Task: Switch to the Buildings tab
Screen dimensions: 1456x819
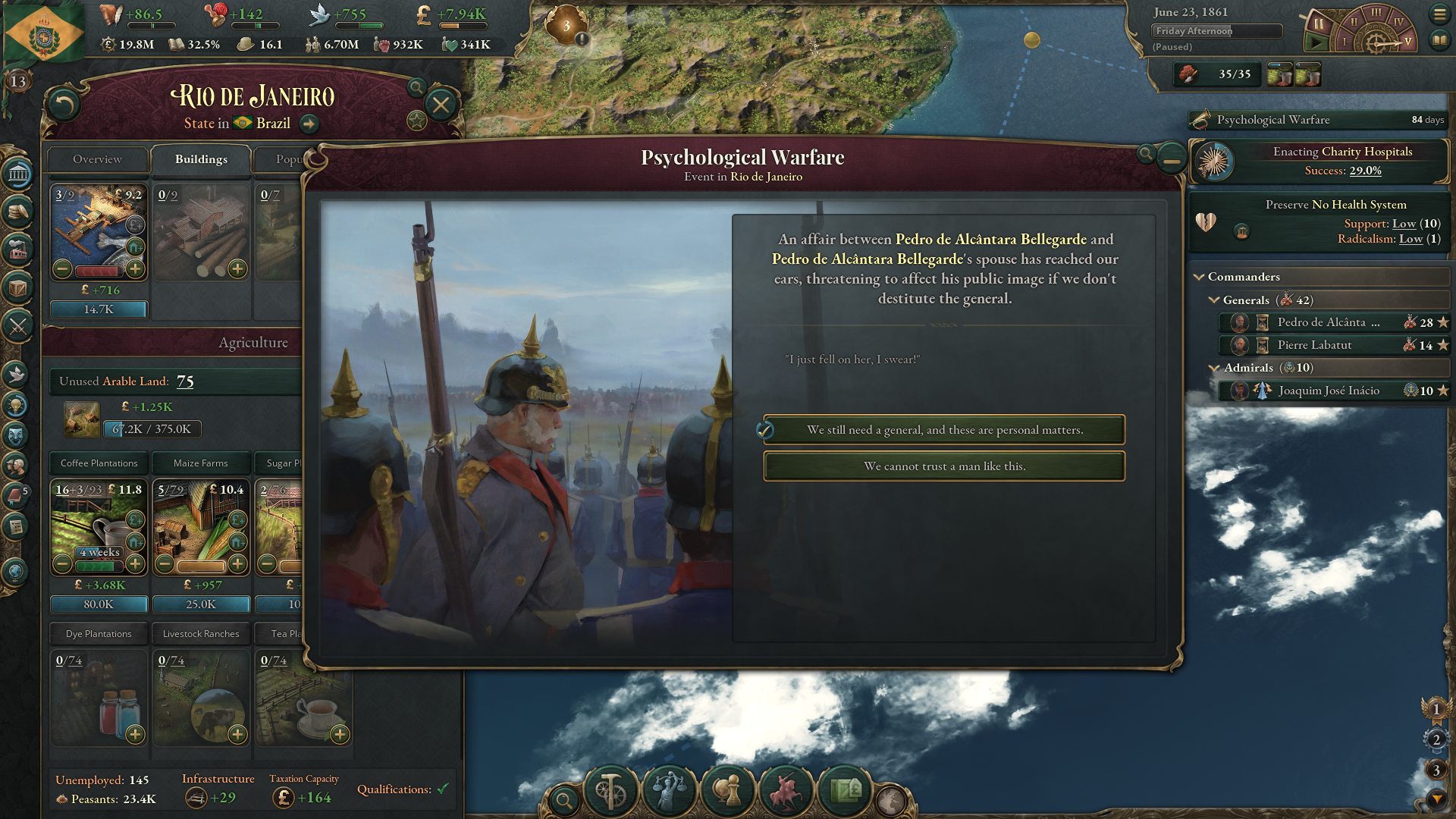Action: pos(201,159)
